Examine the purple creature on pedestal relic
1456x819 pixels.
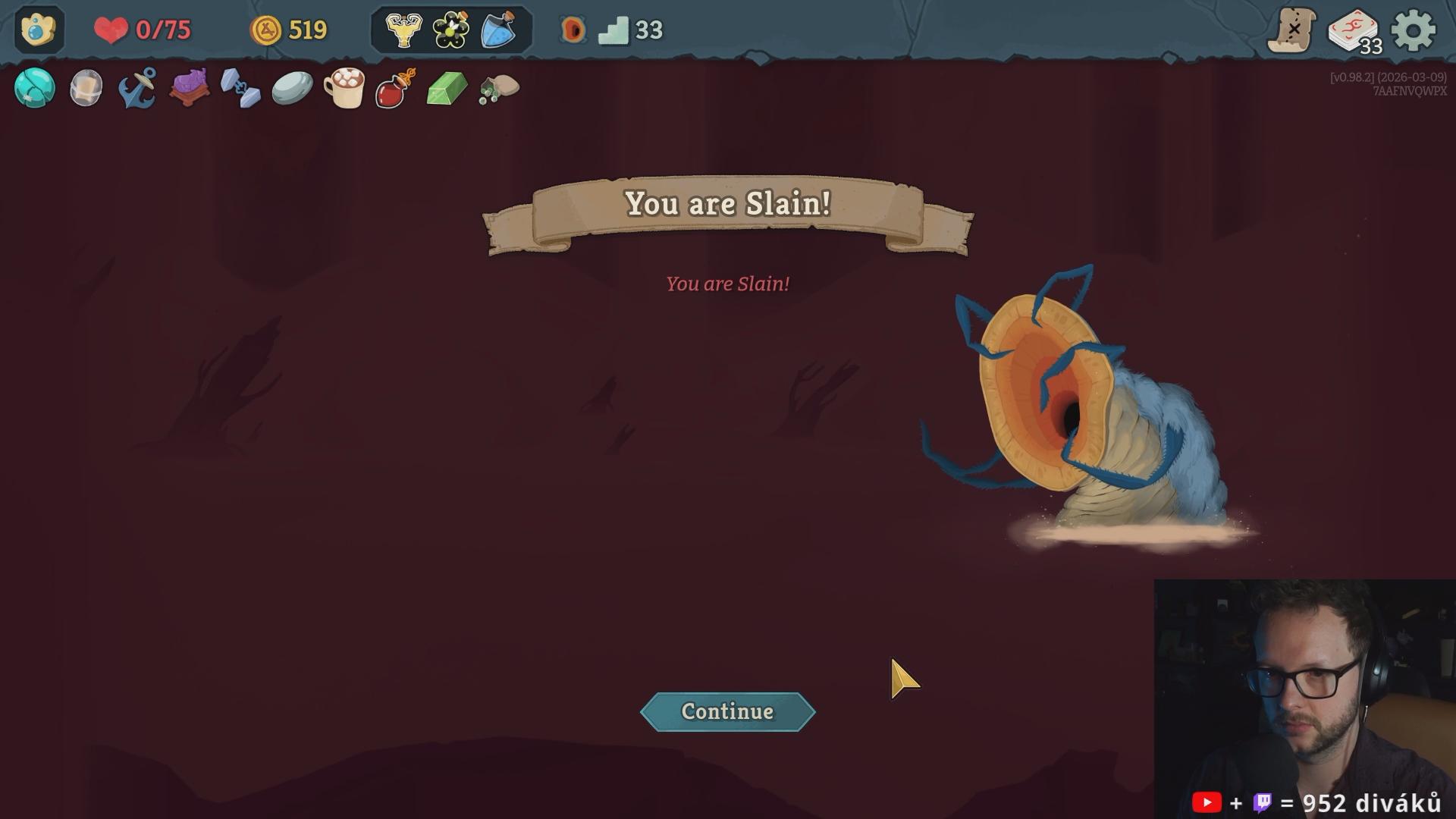coord(190,88)
